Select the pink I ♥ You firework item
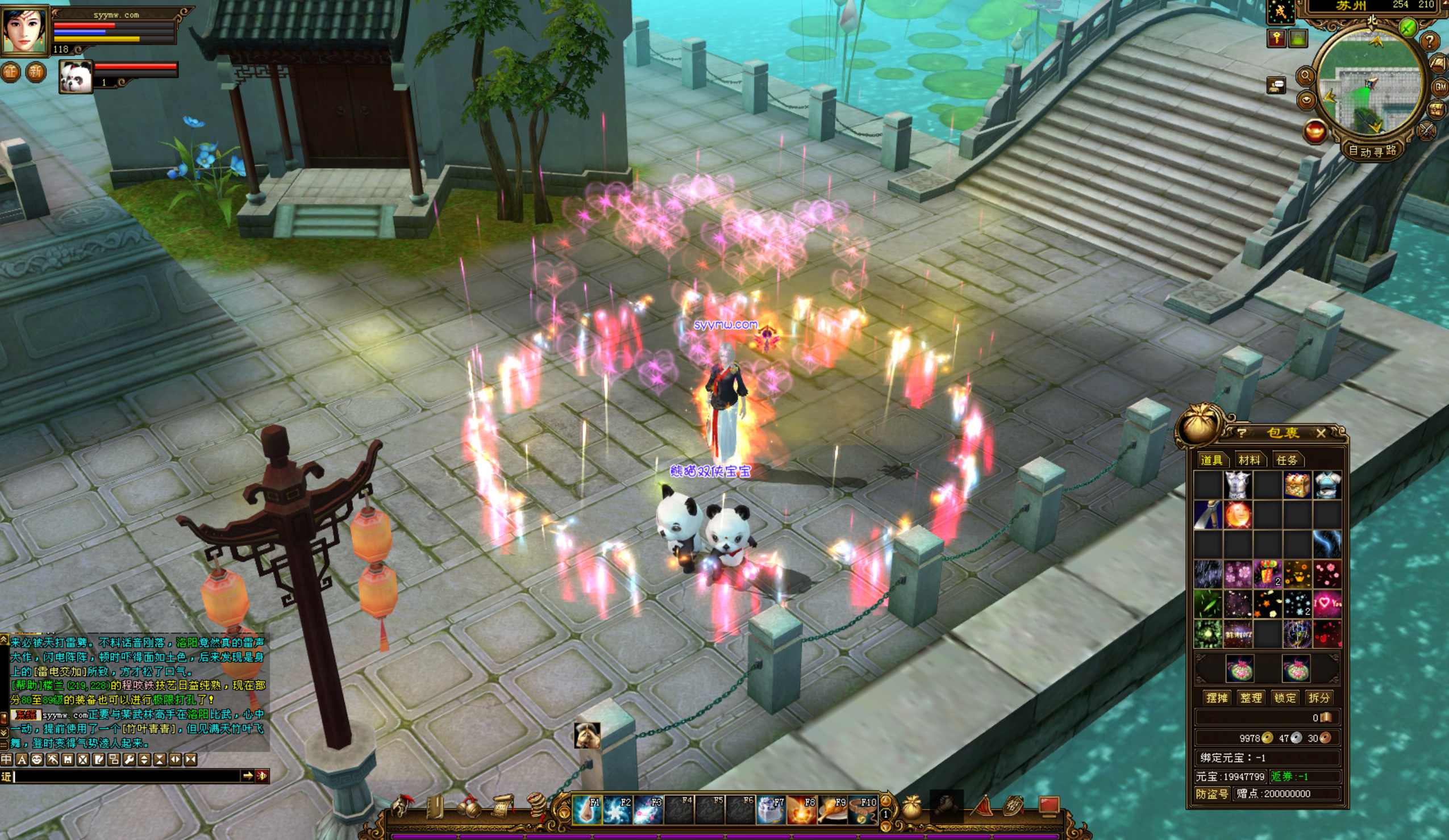The width and height of the screenshot is (1449, 840). [1327, 603]
